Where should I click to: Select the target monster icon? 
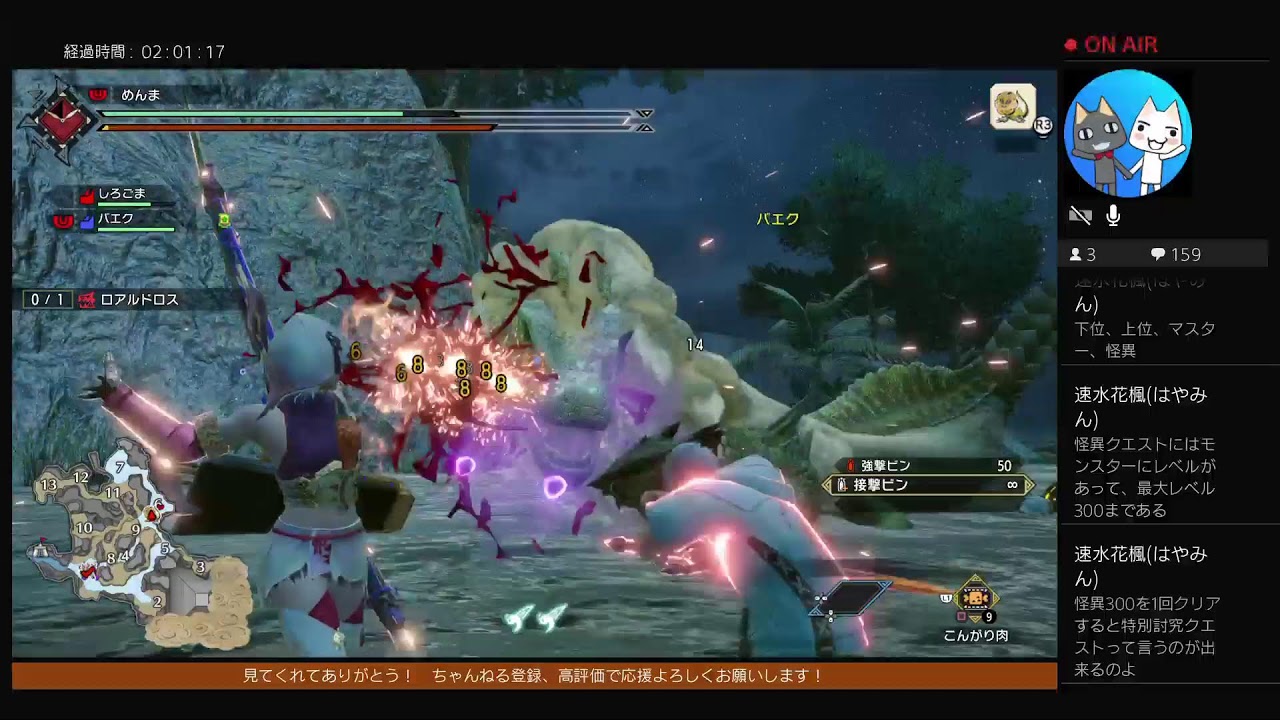[1012, 107]
